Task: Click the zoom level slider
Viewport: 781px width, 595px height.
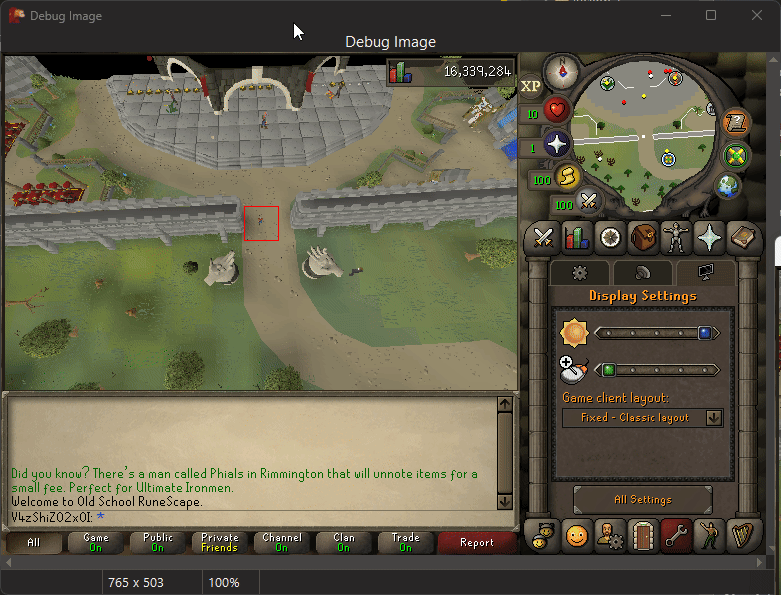Action: click(x=656, y=370)
